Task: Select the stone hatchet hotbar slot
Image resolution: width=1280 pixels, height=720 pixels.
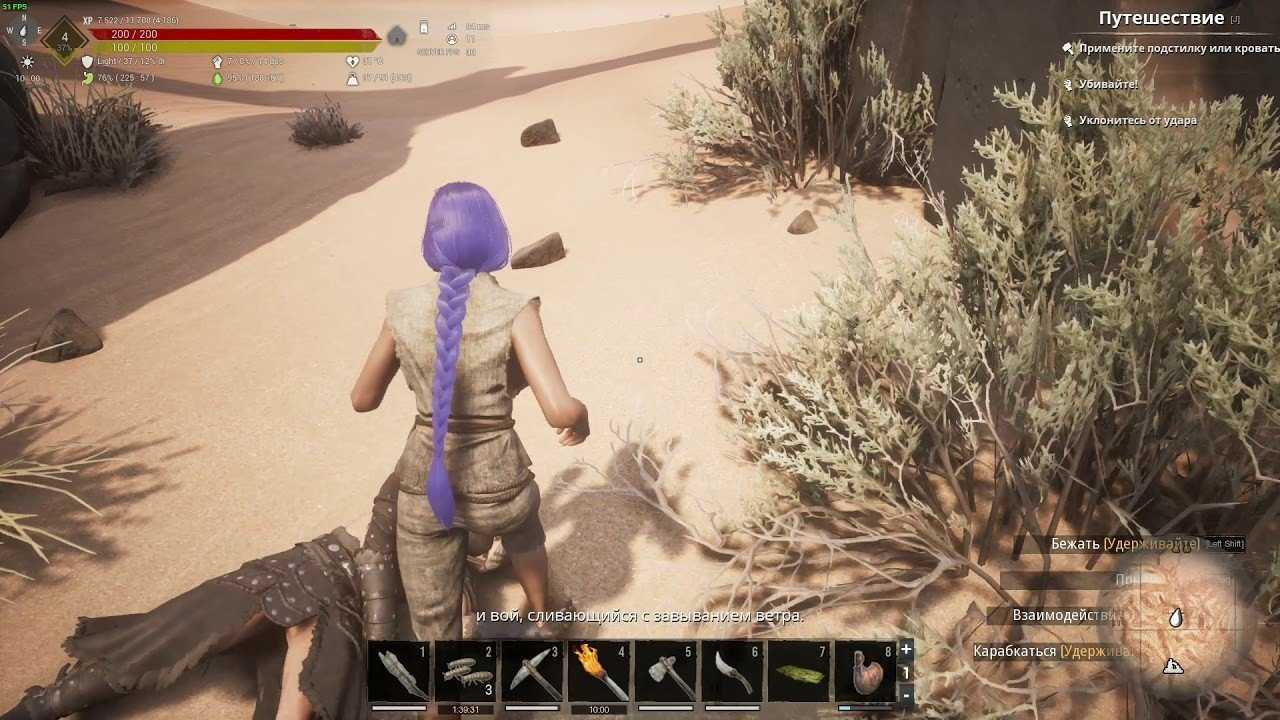Action: click(x=666, y=672)
